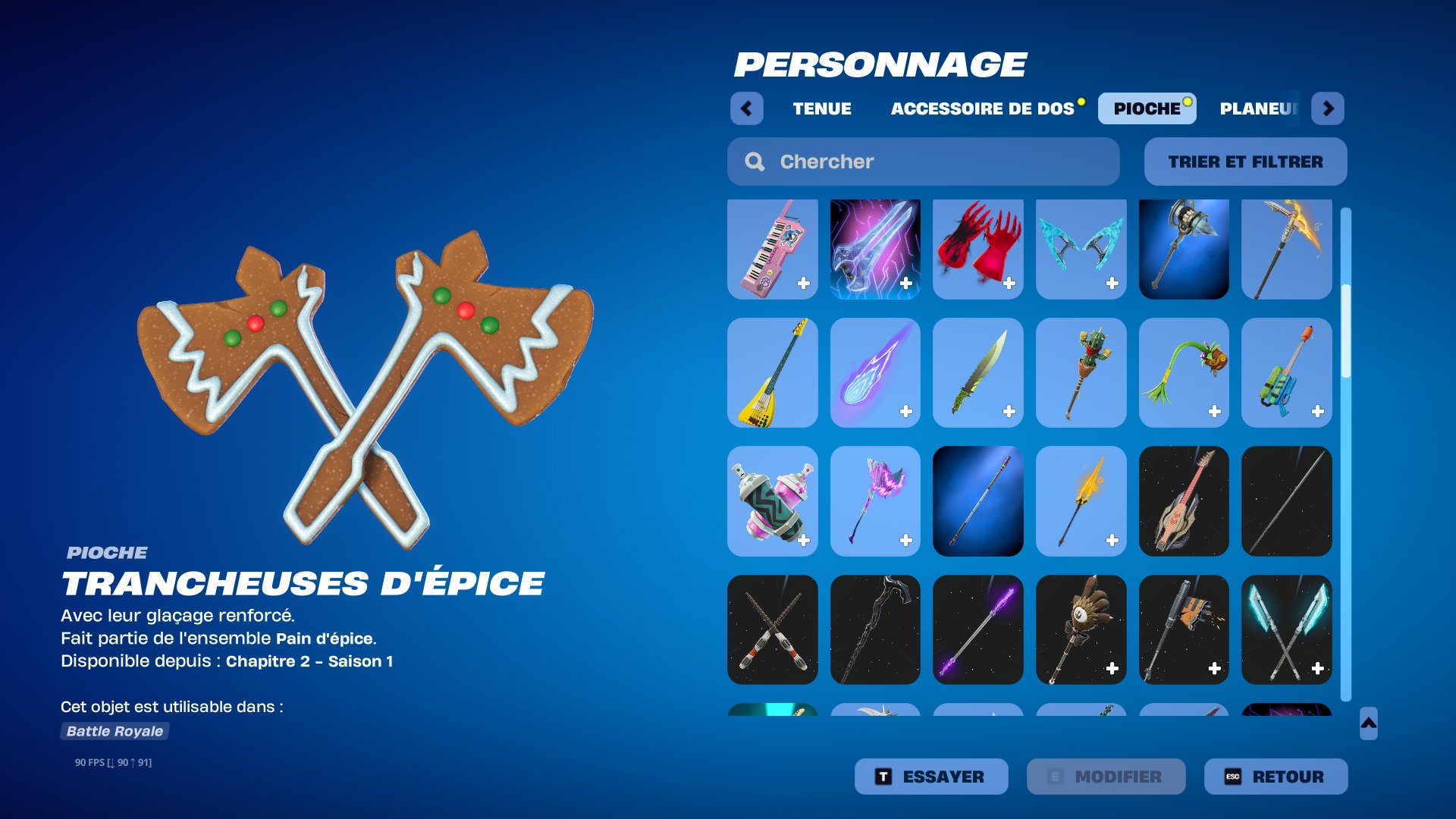Pick the yellow bass guitar pickaxe
Viewport: 1456px width, 819px height.
pos(772,373)
